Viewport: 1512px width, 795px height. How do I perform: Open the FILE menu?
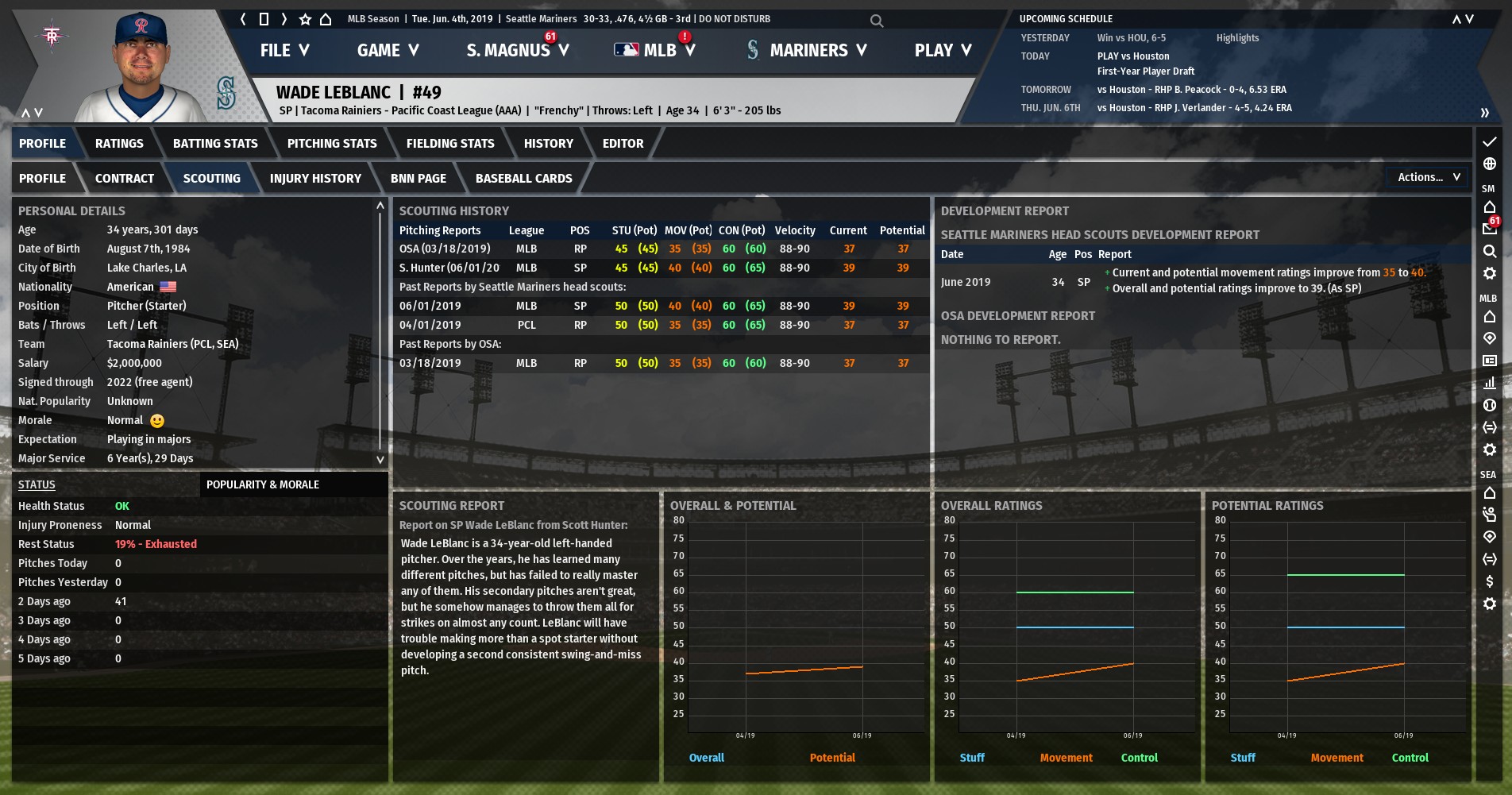pyautogui.click(x=283, y=50)
